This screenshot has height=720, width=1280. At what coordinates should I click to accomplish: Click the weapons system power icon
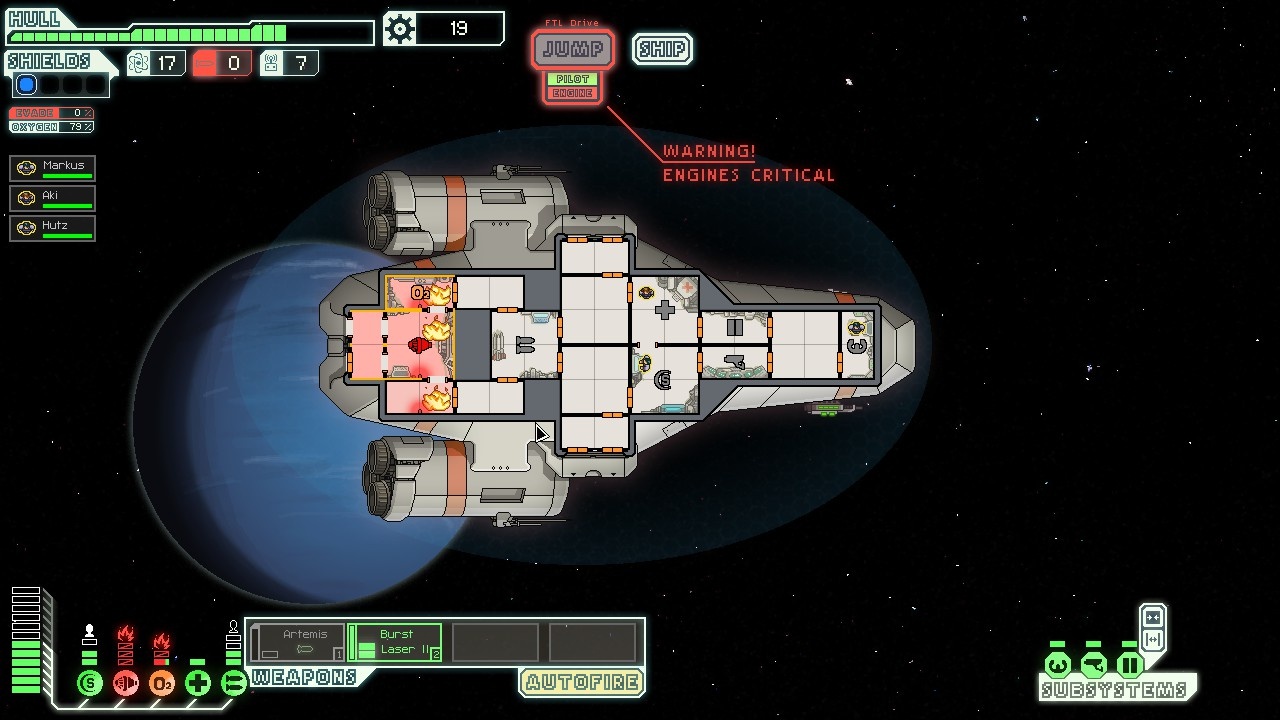tap(234, 684)
